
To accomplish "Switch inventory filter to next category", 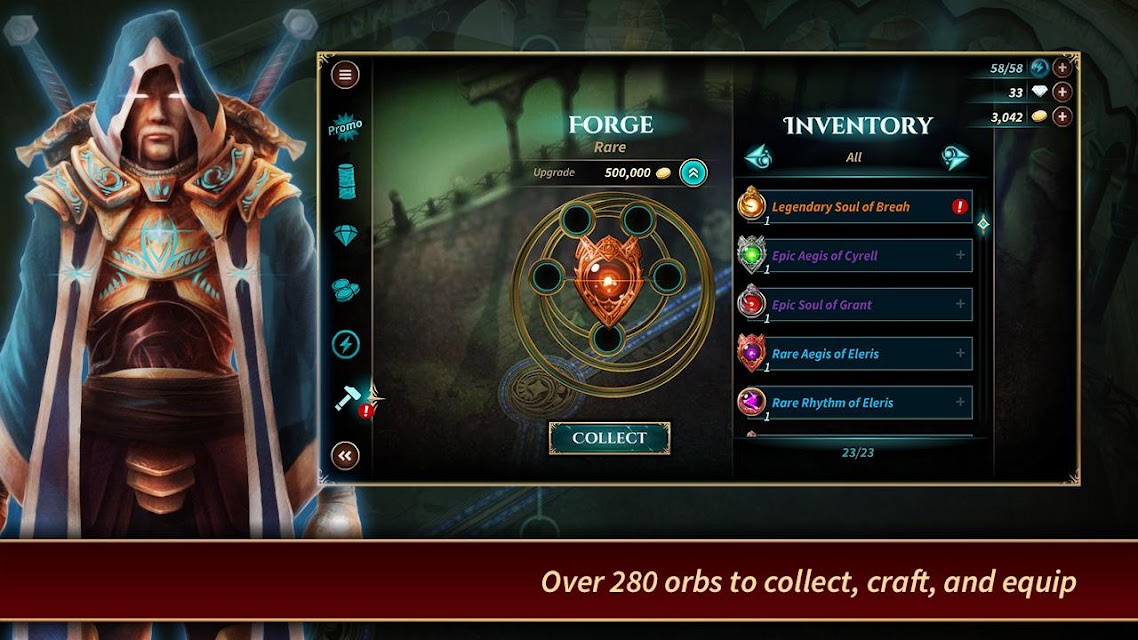I will pyautogui.click(x=954, y=157).
